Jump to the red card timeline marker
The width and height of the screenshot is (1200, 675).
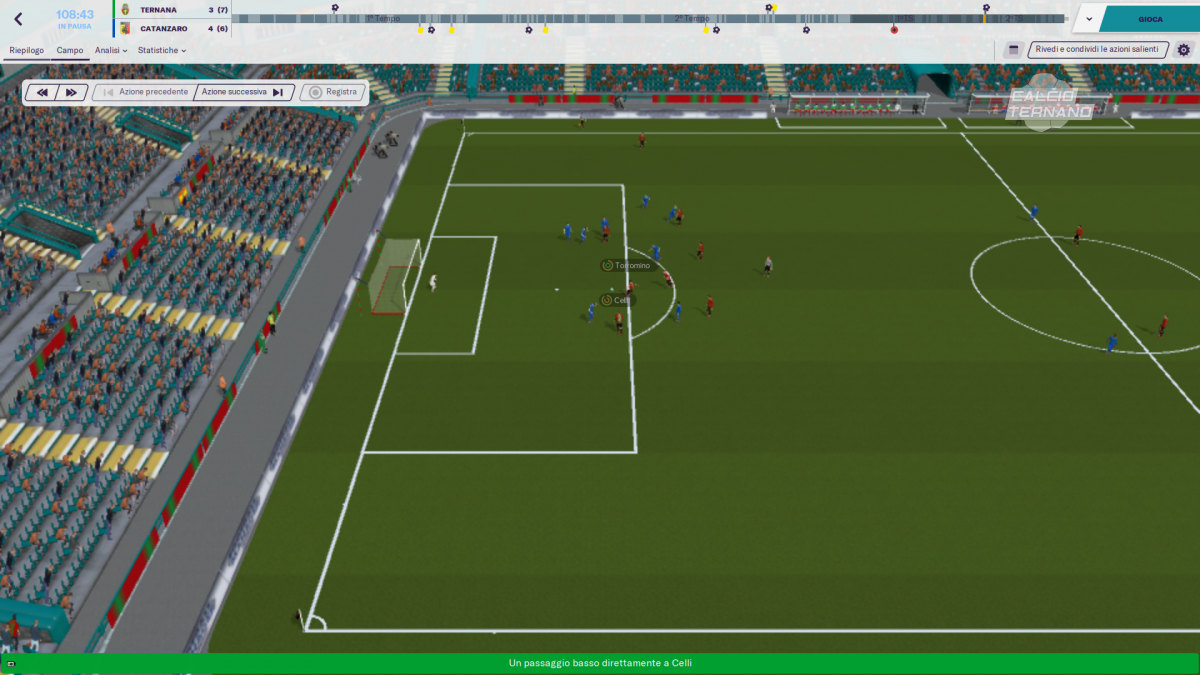click(x=894, y=30)
